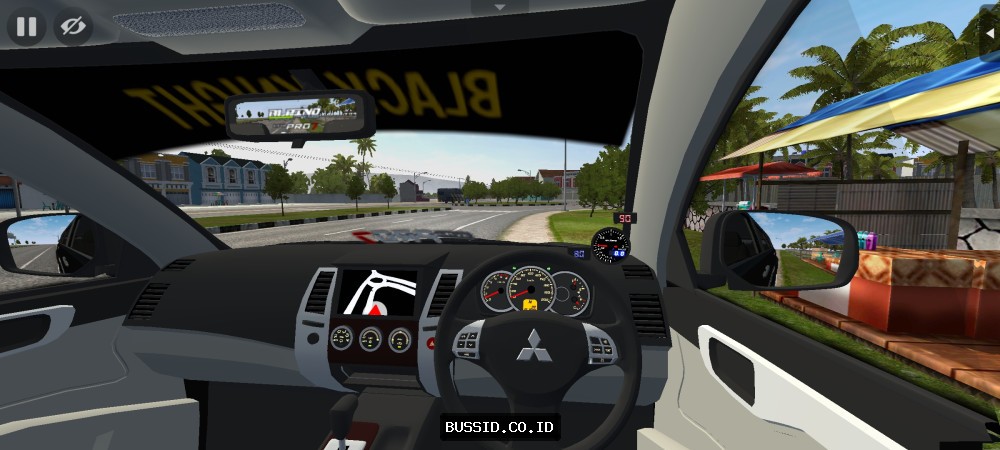The image size is (1000, 450).
Task: Toggle the crossed-eye hide interface button
Action: point(73,26)
